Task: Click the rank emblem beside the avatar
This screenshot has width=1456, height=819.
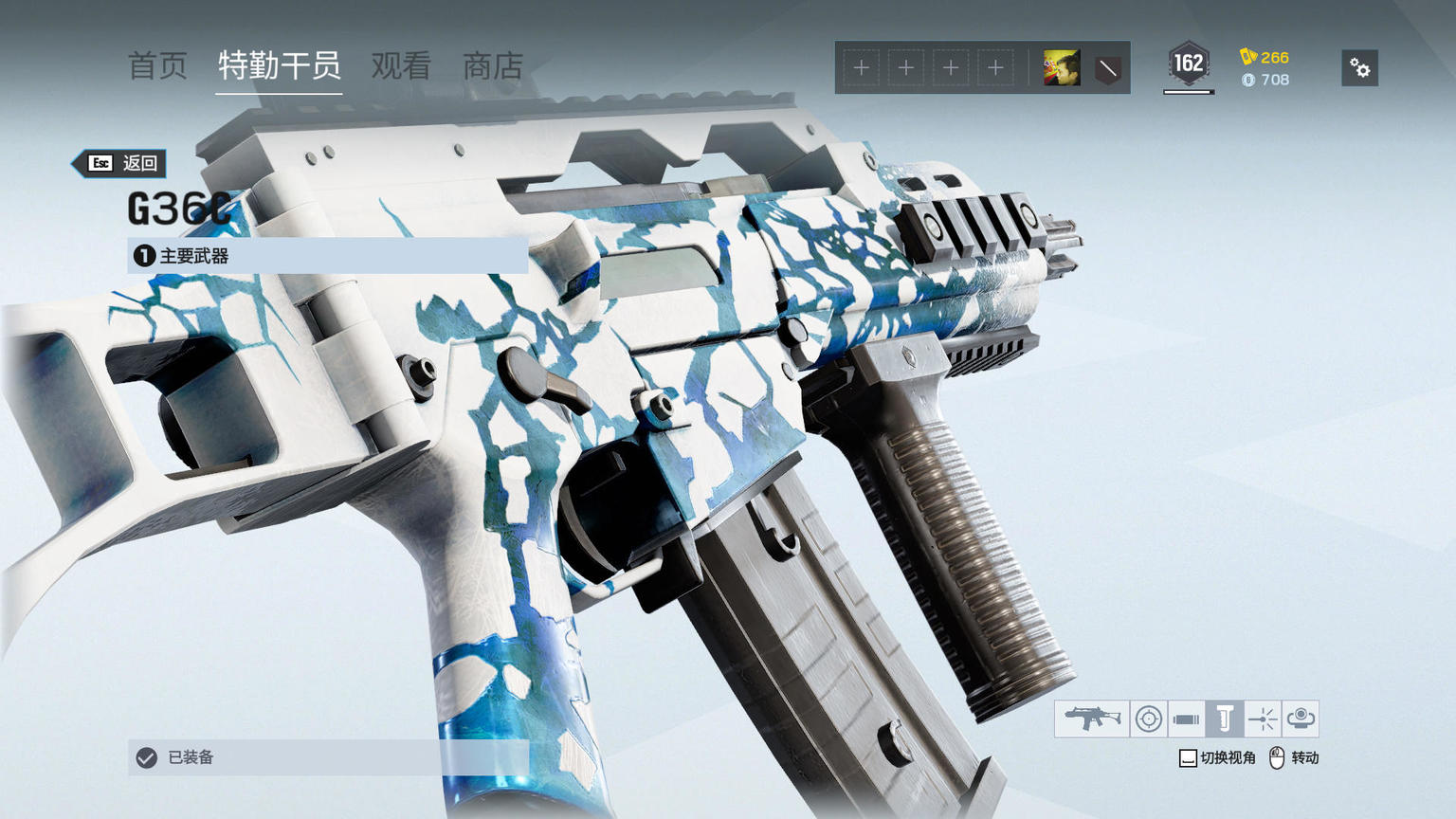Action: click(1107, 68)
